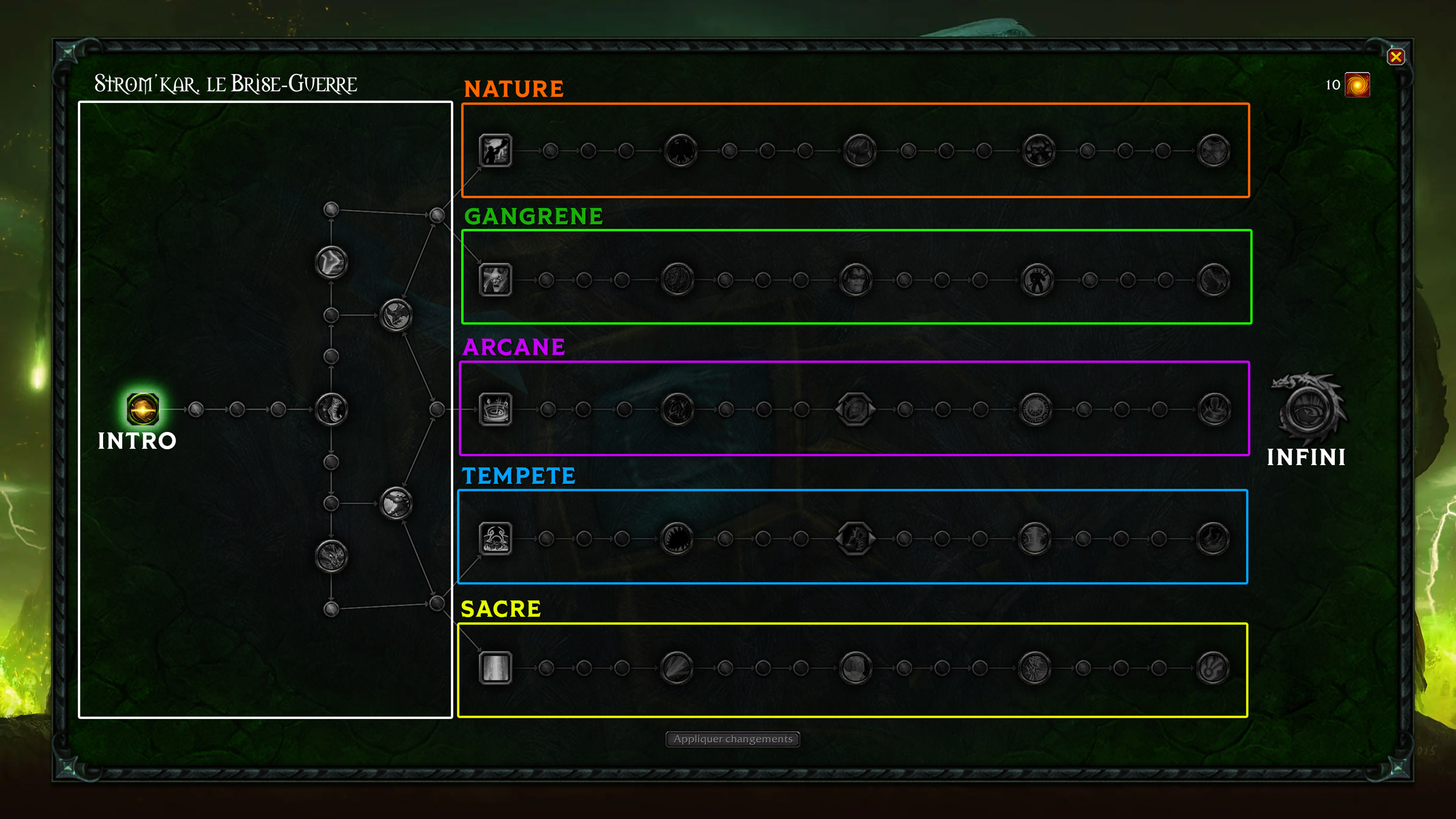The image size is (1456, 819).
Task: Select the glowing INTRO starting trait
Action: (x=143, y=409)
